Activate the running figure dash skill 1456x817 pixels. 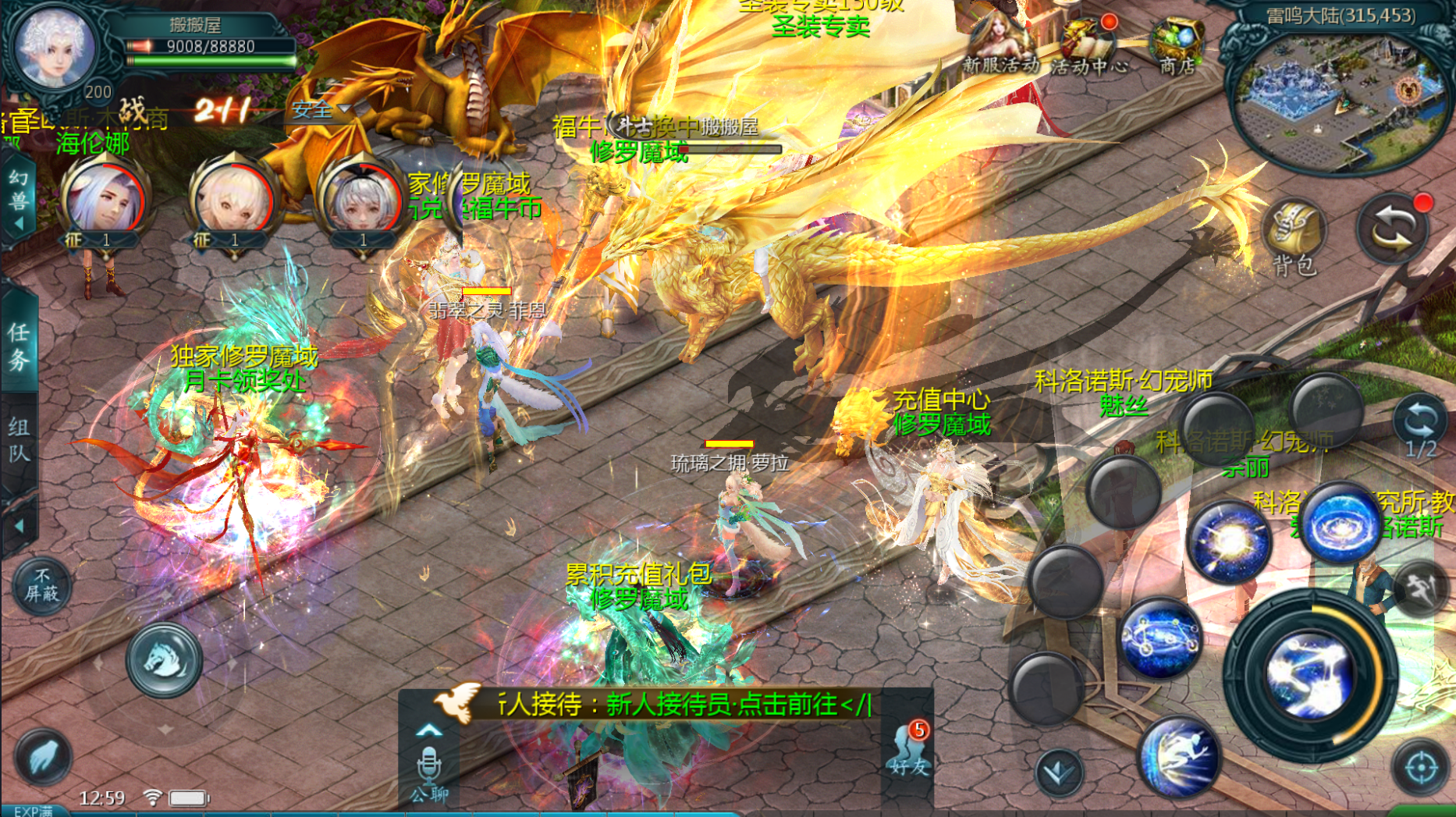pos(1179,755)
